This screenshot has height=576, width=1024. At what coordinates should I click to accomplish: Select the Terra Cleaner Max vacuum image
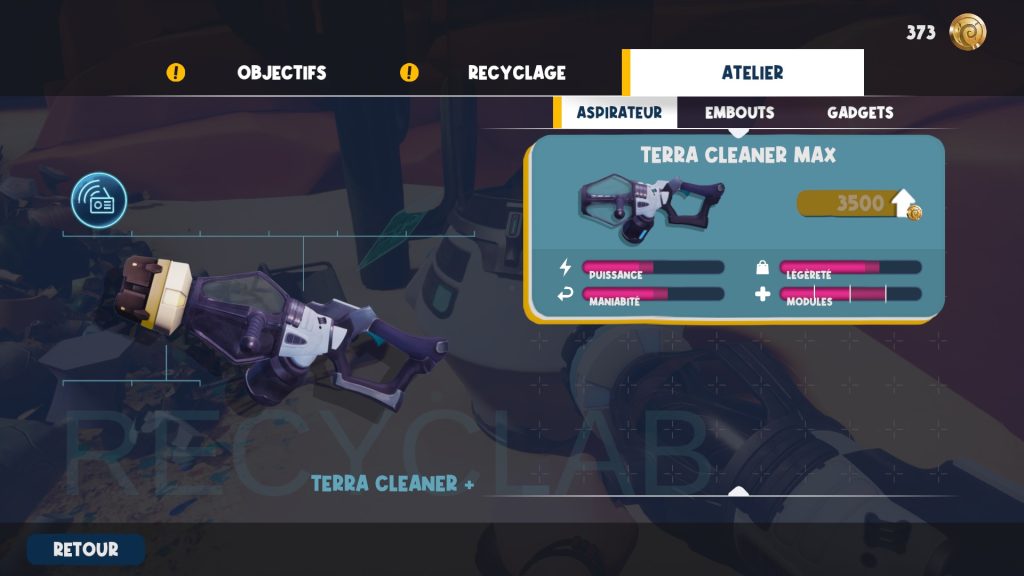point(651,205)
